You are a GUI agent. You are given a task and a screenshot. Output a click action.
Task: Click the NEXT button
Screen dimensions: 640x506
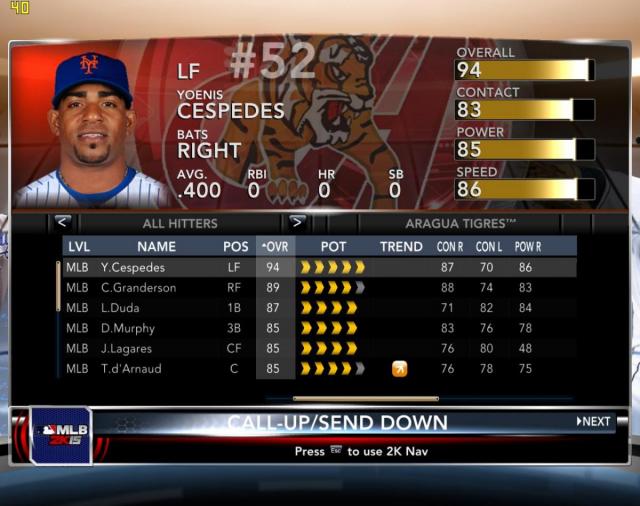pyautogui.click(x=593, y=422)
